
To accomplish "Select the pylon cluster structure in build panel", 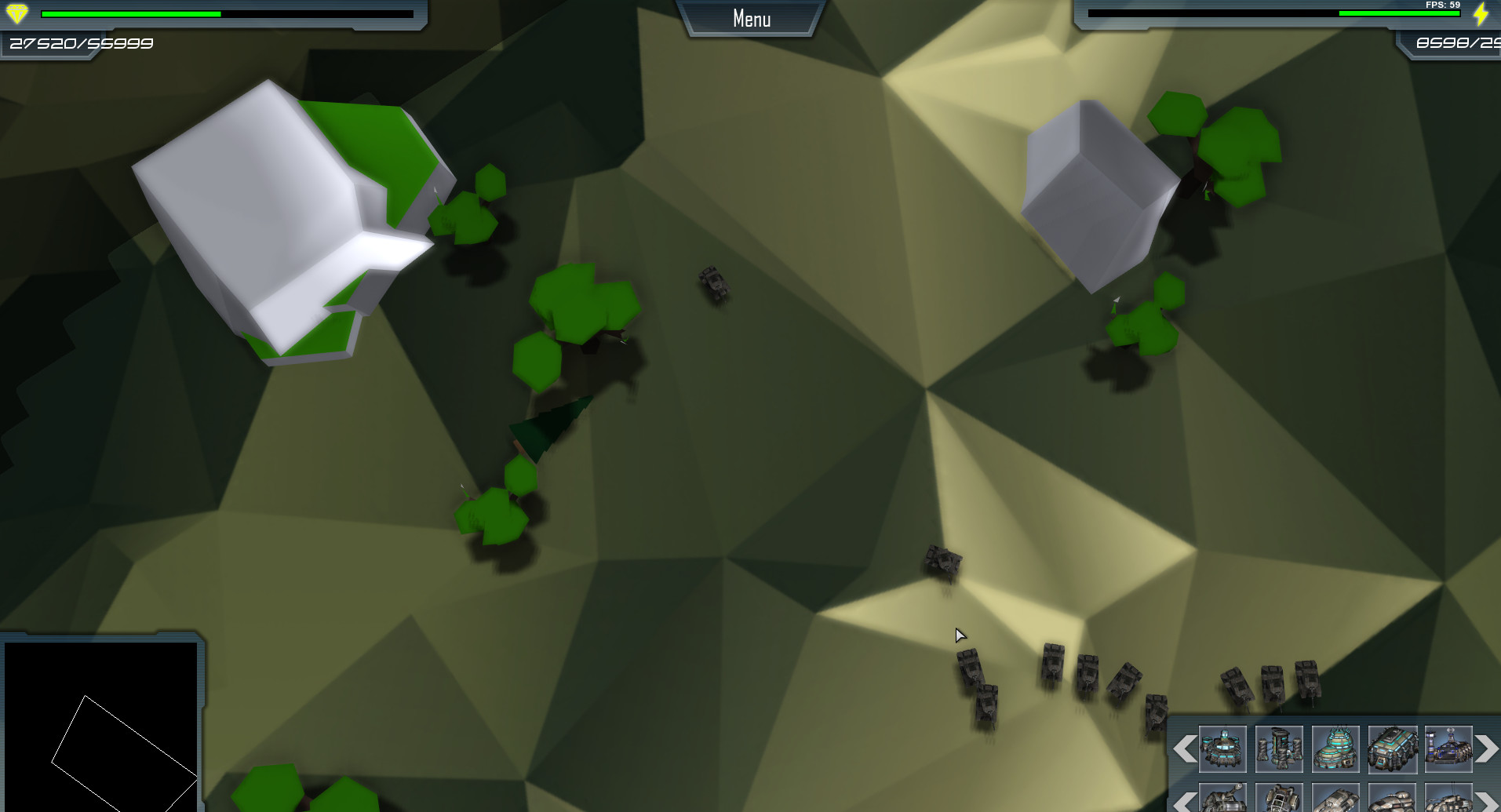I will tap(1279, 751).
